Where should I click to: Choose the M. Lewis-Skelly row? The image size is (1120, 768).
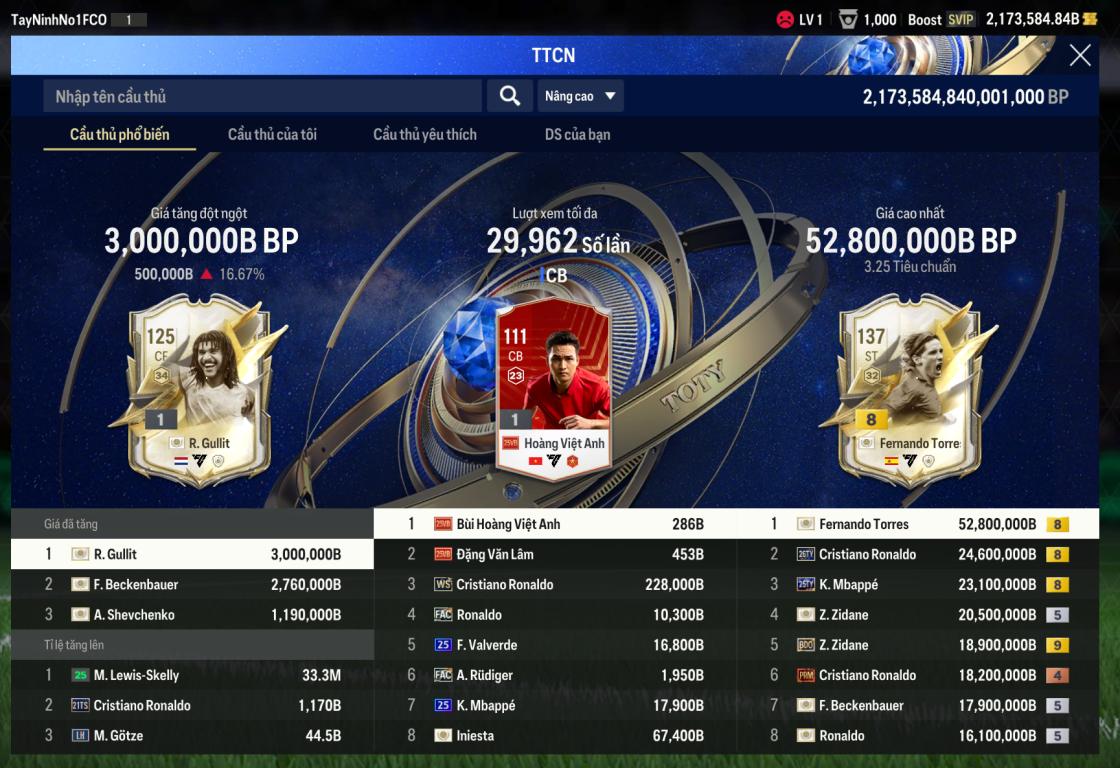pyautogui.click(x=192, y=675)
